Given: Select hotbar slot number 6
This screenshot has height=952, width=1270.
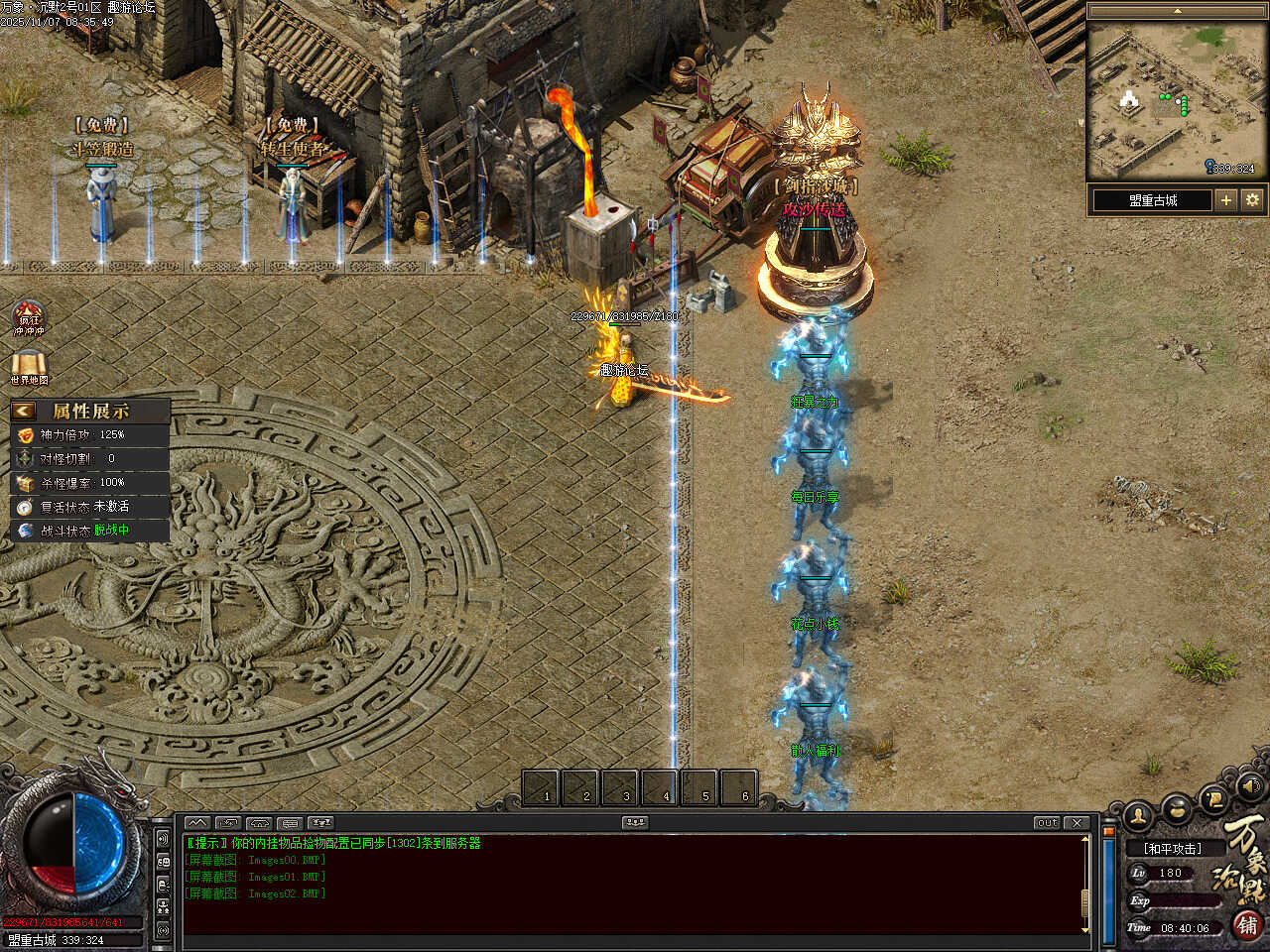Looking at the screenshot, I should [739, 787].
